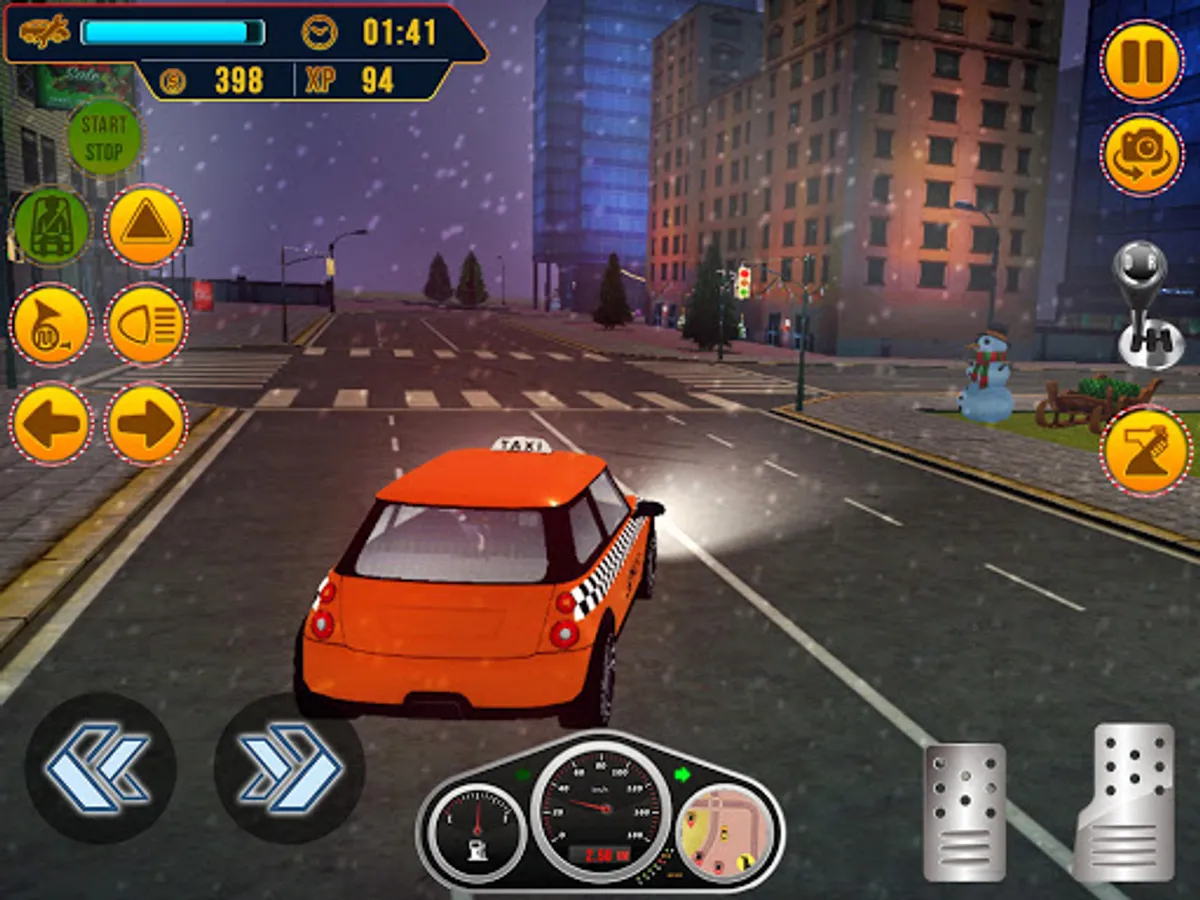Step on the accelerator pedal
This screenshot has height=900, width=1200.
click(x=1126, y=800)
